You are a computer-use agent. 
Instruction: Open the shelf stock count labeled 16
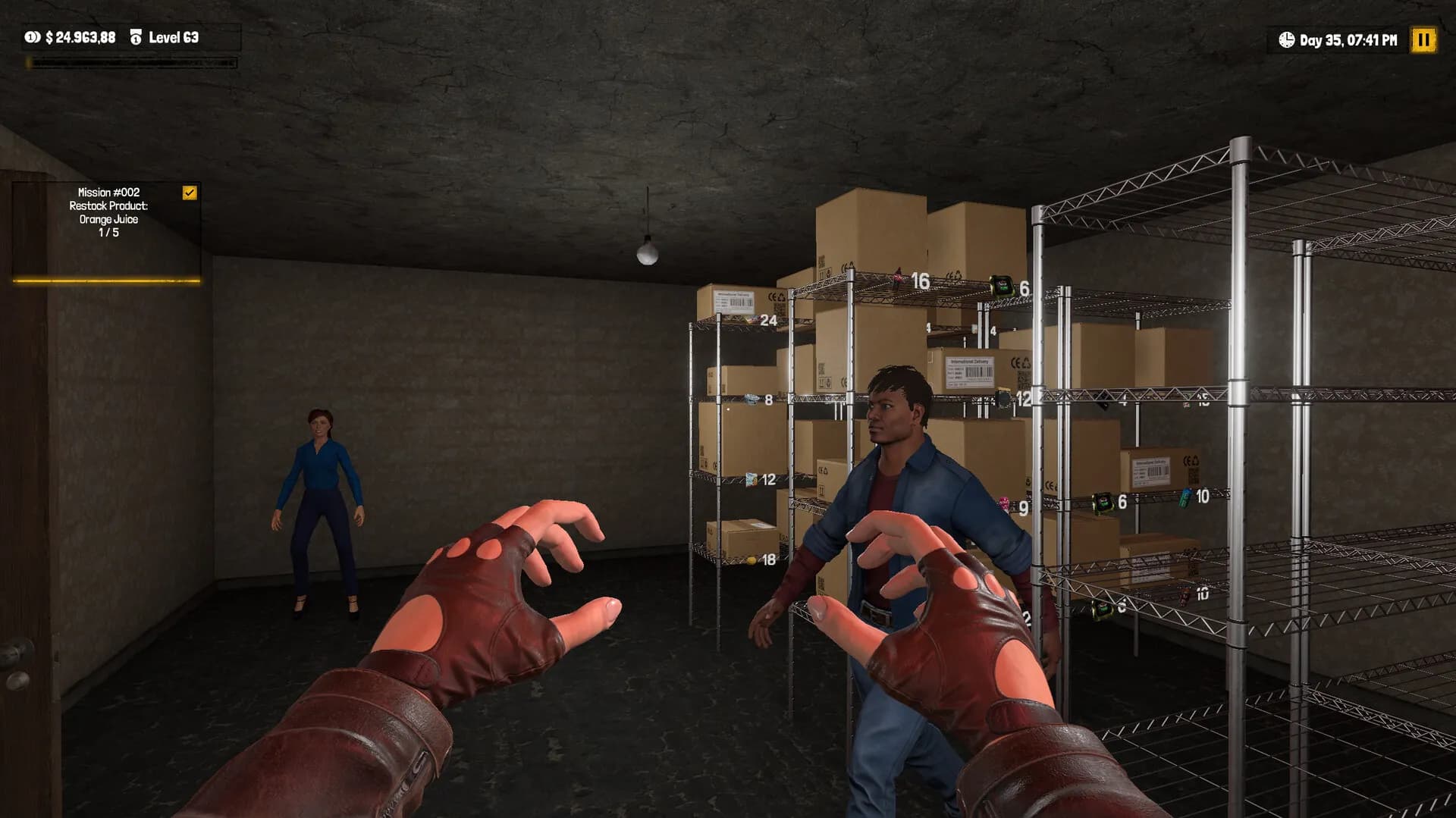pyautogui.click(x=920, y=282)
